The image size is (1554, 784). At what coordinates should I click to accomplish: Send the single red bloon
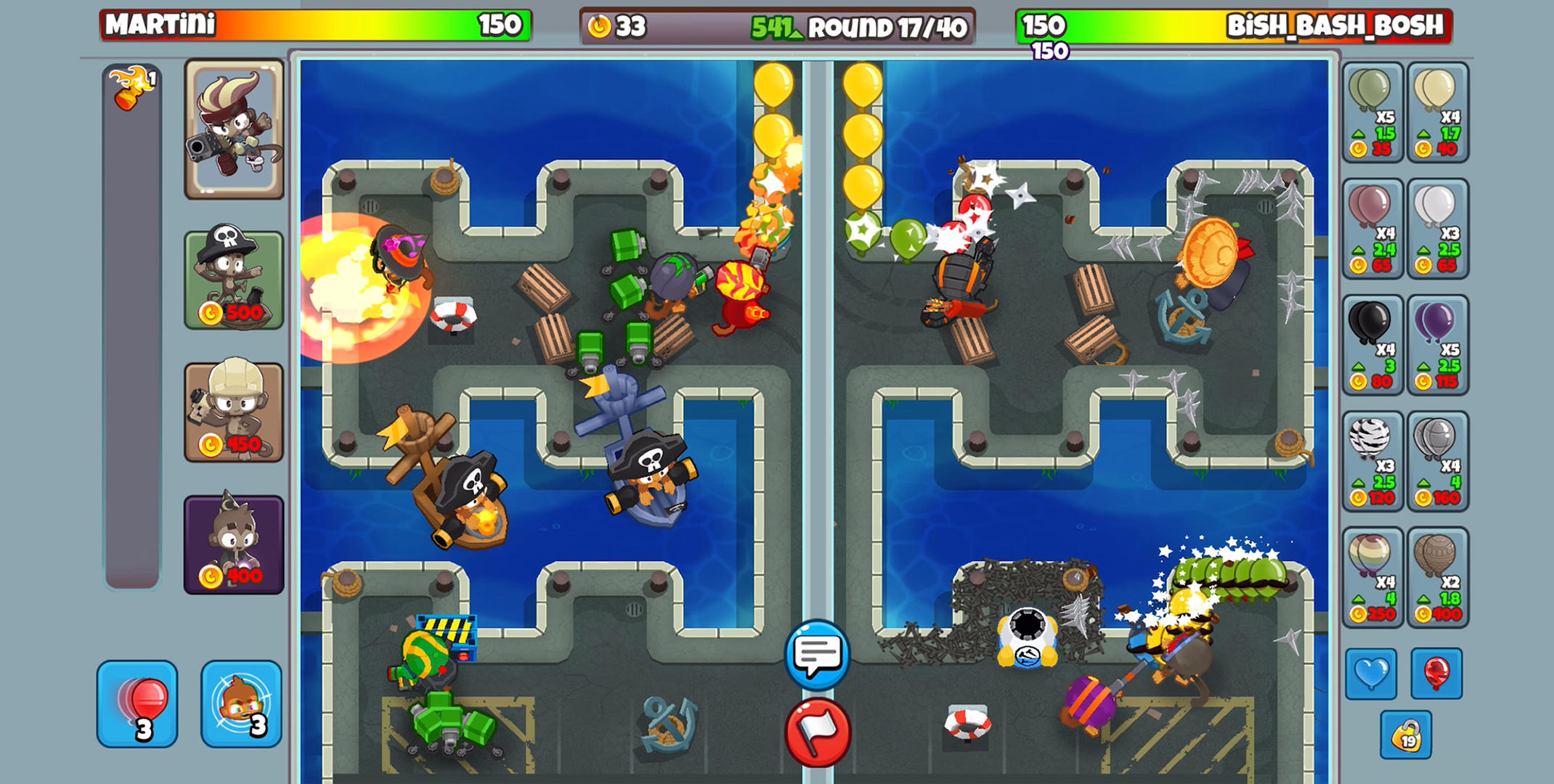pyautogui.click(x=1439, y=673)
